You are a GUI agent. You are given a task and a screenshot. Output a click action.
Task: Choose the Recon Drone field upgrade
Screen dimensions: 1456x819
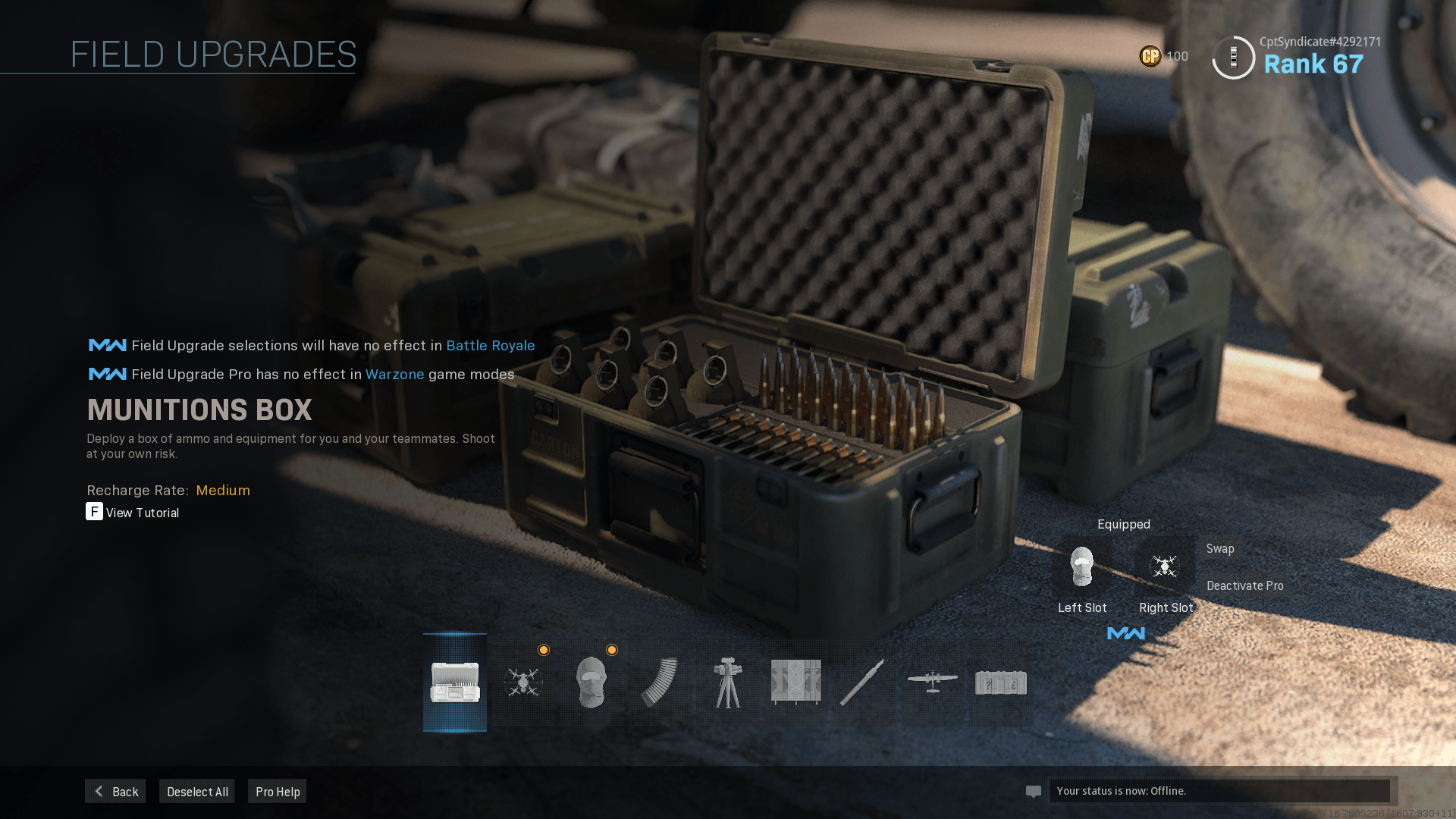pos(523,682)
